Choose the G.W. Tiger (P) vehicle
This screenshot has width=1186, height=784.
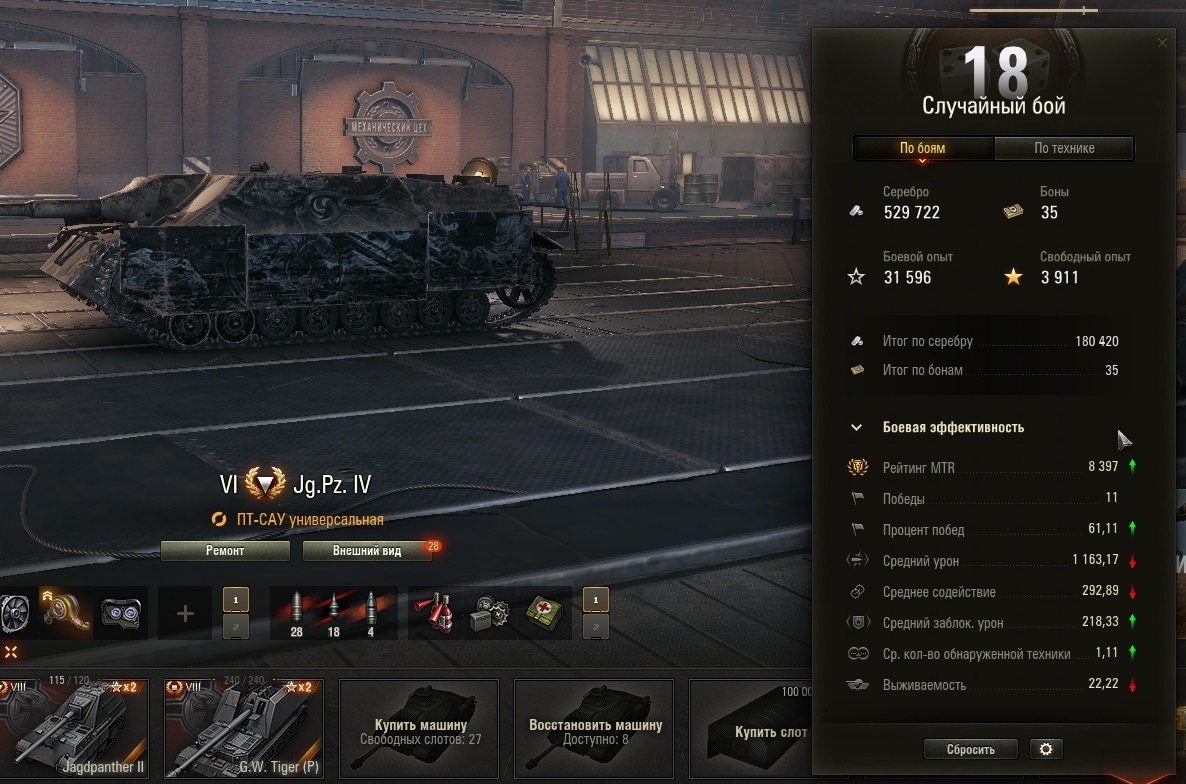[x=243, y=726]
